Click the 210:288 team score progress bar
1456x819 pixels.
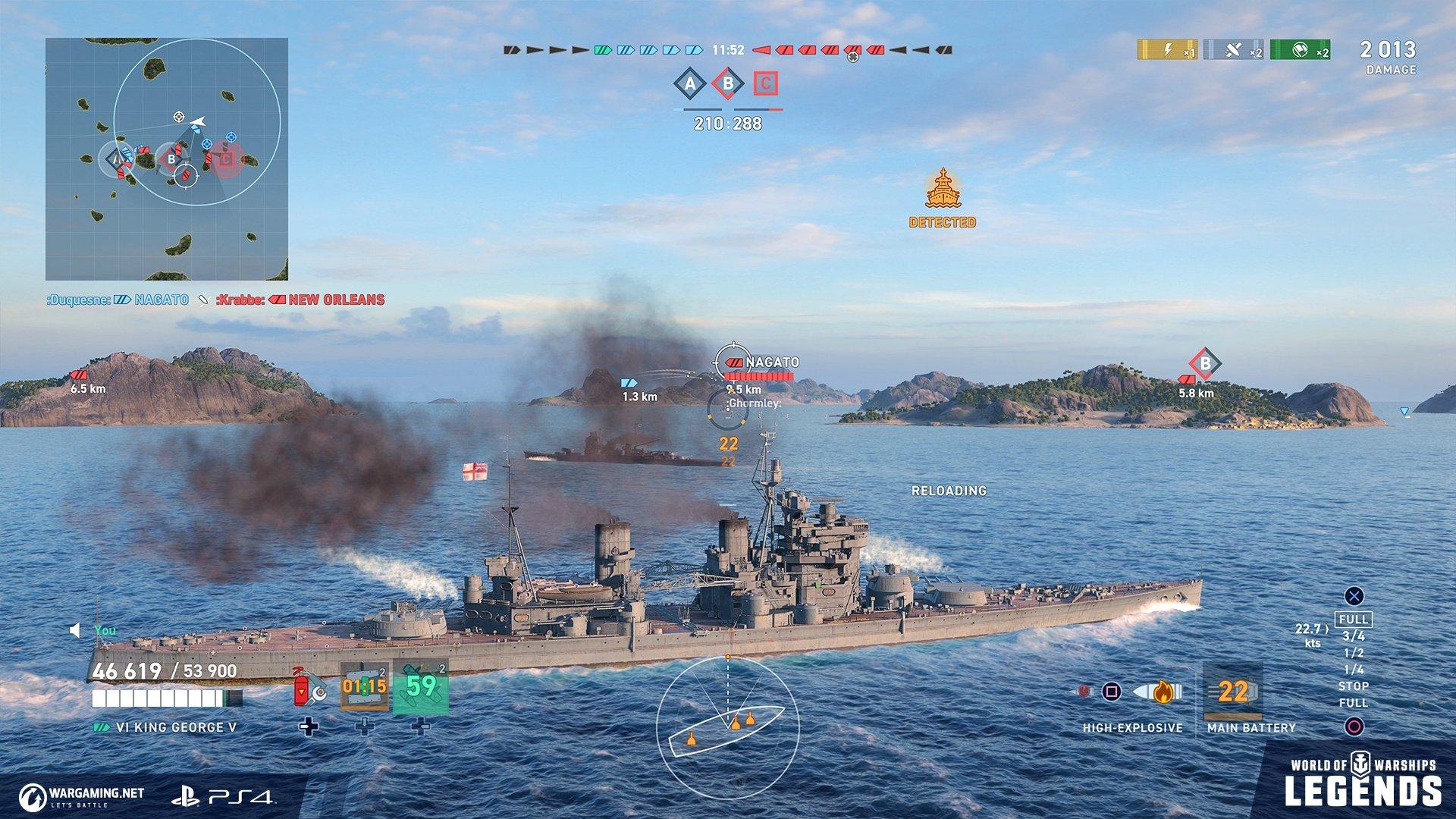(x=726, y=118)
